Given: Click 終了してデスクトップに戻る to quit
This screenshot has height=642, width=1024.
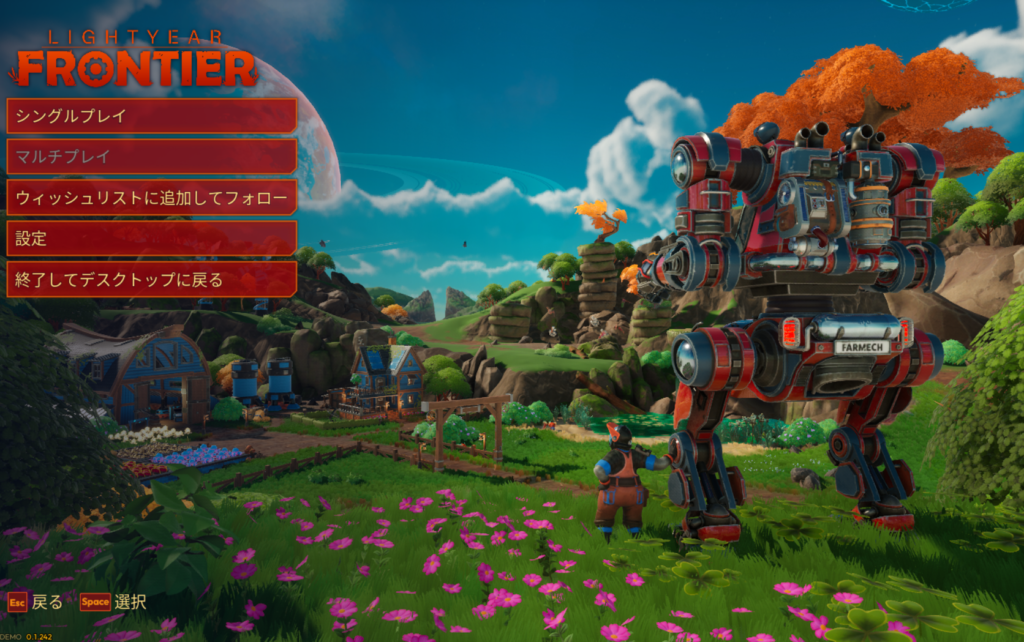Looking at the screenshot, I should pos(152,280).
